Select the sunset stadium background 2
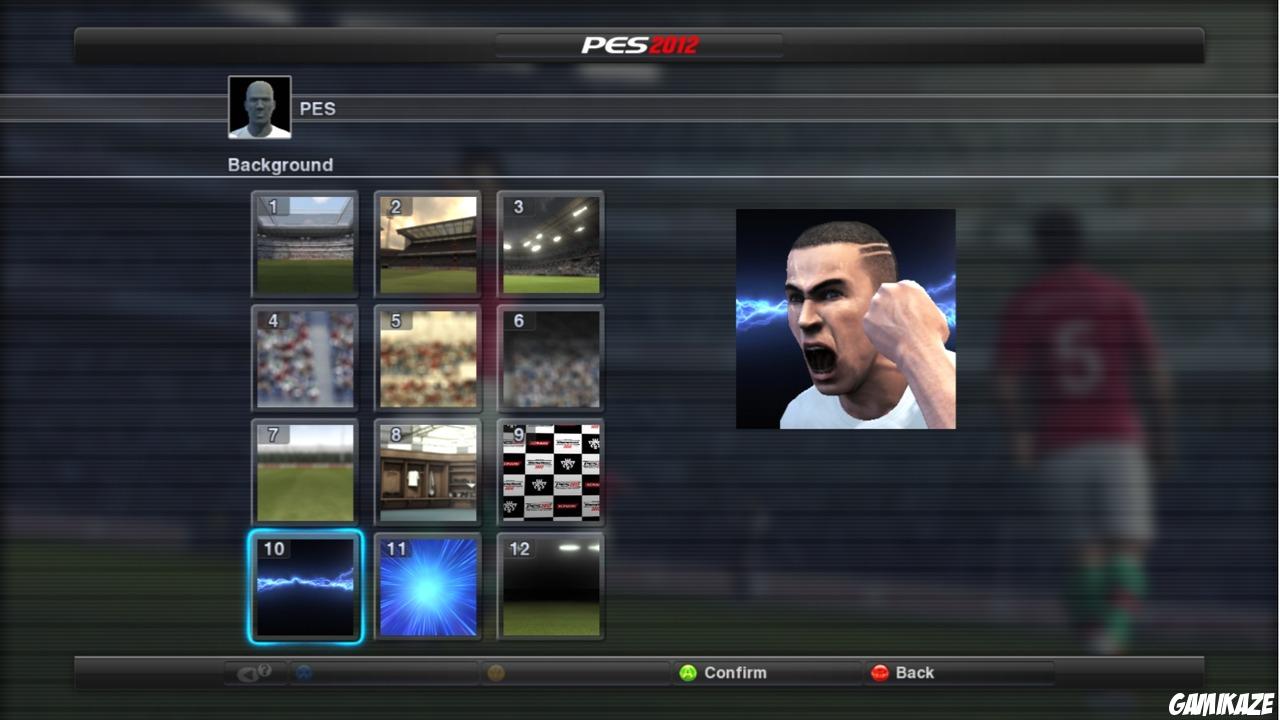Image resolution: width=1280 pixels, height=720 pixels. [427, 245]
